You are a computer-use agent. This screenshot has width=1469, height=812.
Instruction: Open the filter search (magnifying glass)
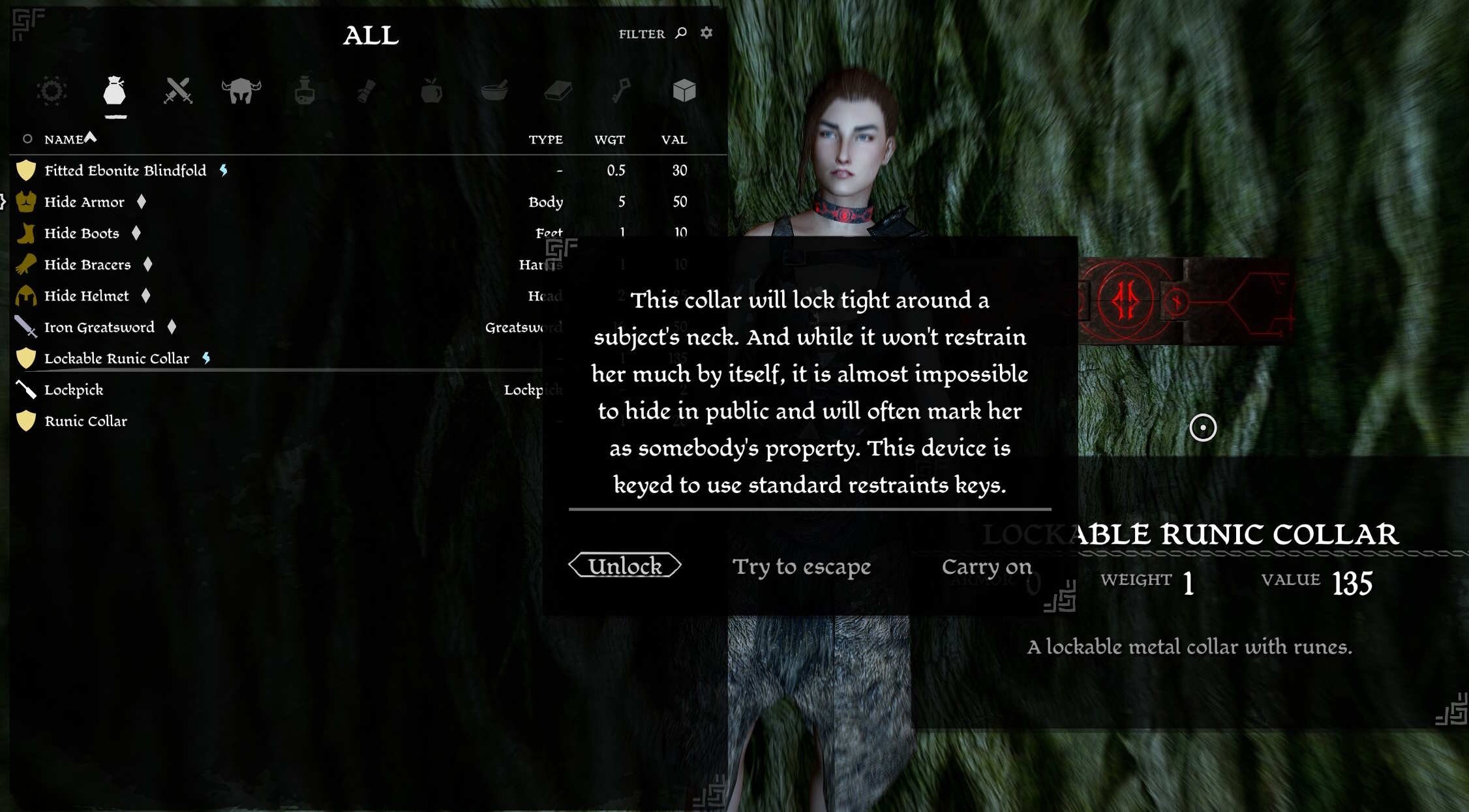click(680, 33)
